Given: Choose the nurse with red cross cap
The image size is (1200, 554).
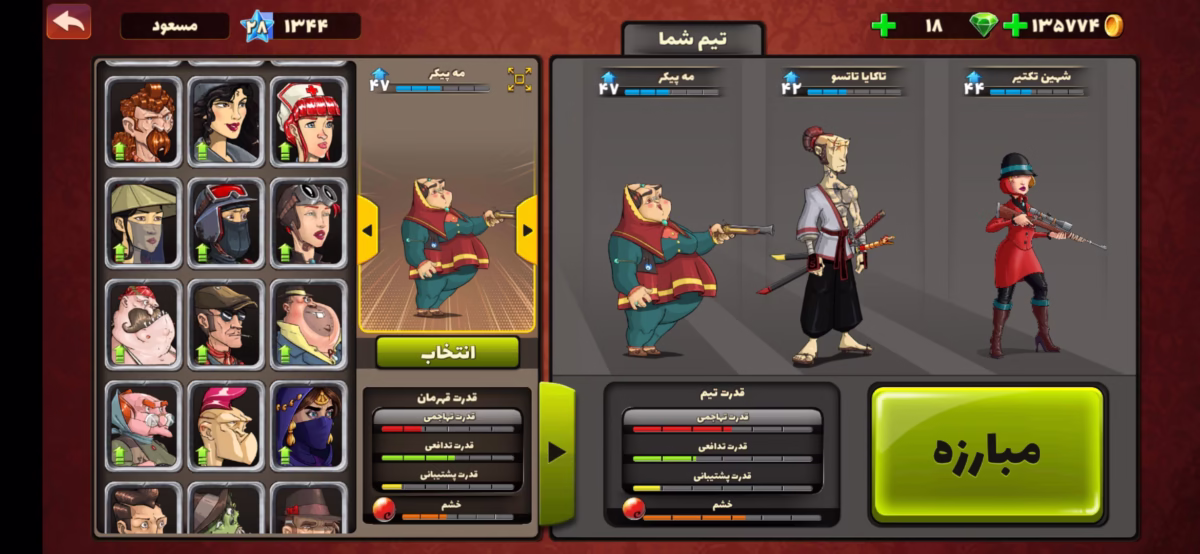Looking at the screenshot, I should point(308,121).
